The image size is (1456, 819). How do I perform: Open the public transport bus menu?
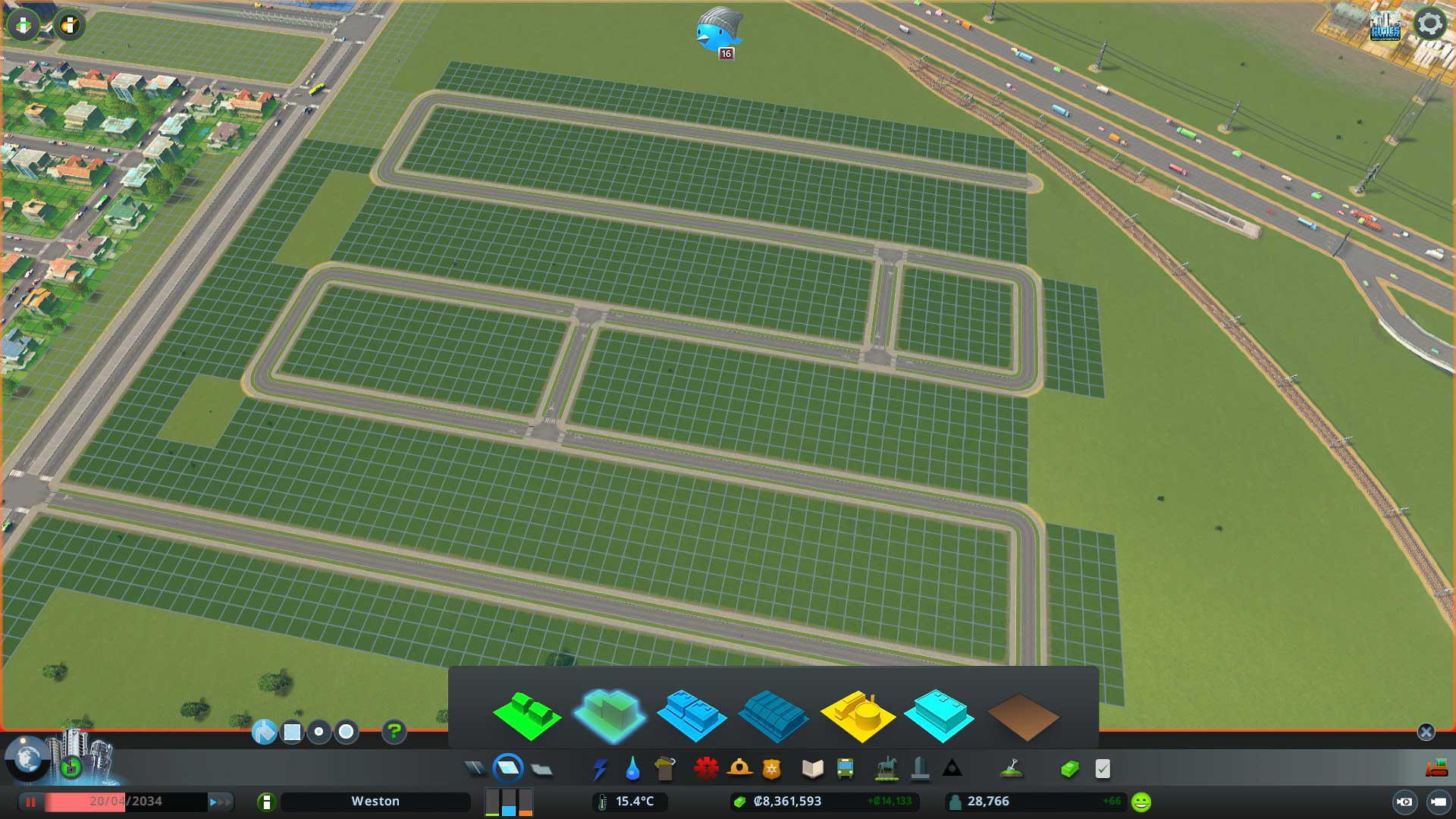click(844, 768)
